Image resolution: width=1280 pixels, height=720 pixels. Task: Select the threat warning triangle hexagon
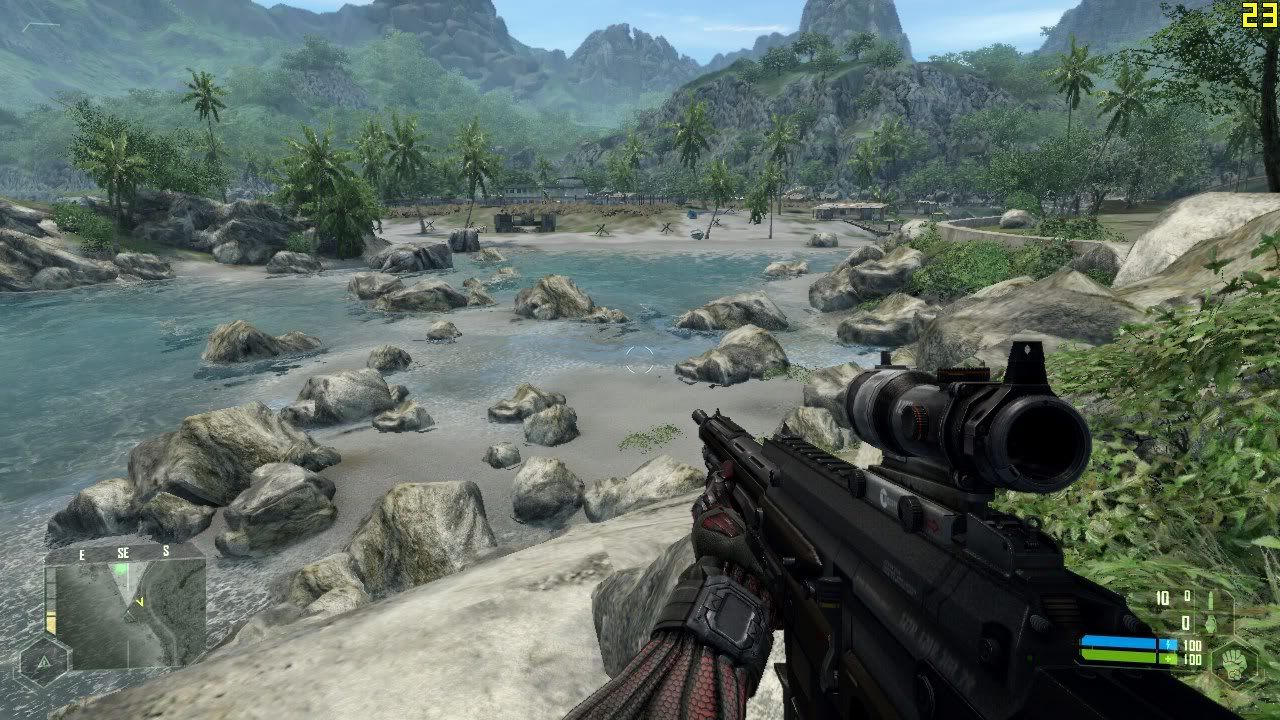point(45,662)
